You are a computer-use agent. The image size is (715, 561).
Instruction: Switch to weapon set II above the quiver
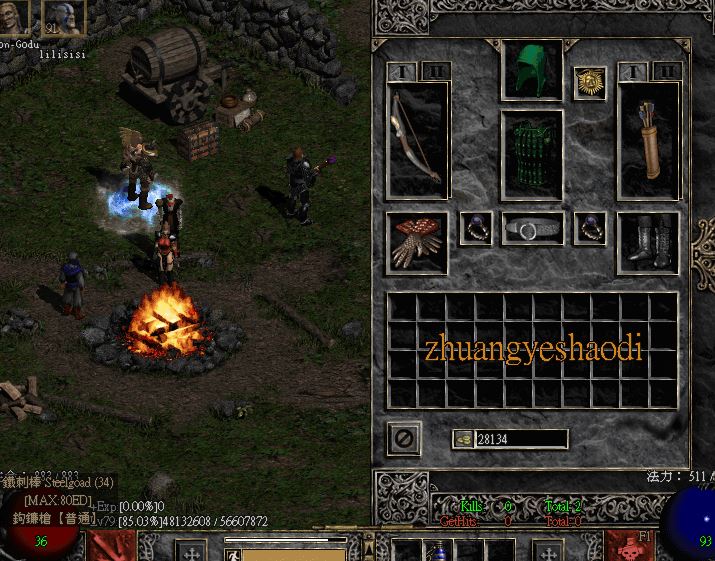(665, 72)
